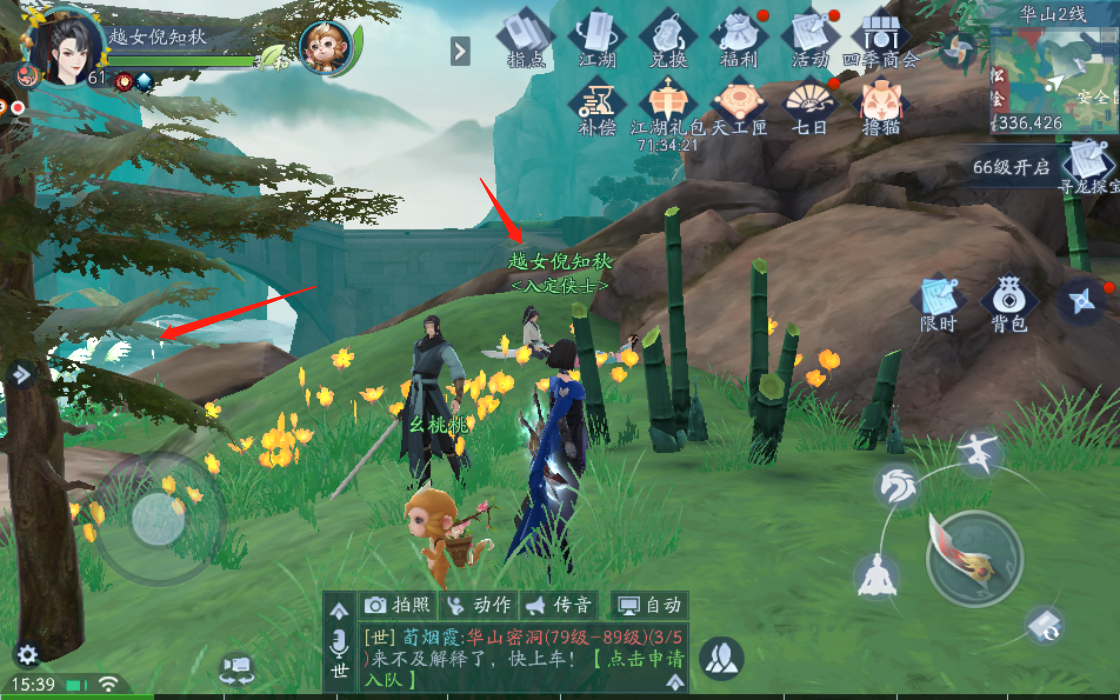Click the player portrait avatar
Screen dimensions: 1120x700
pos(65,46)
